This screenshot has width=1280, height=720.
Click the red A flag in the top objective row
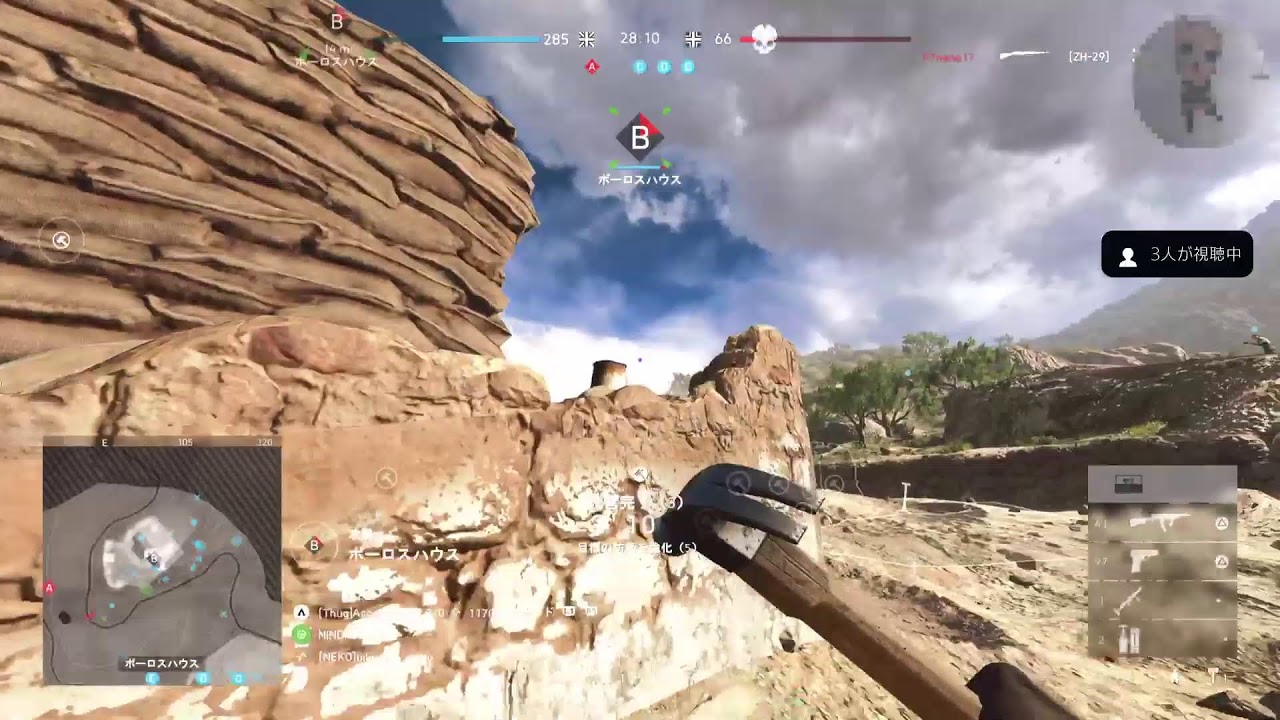pyautogui.click(x=592, y=67)
